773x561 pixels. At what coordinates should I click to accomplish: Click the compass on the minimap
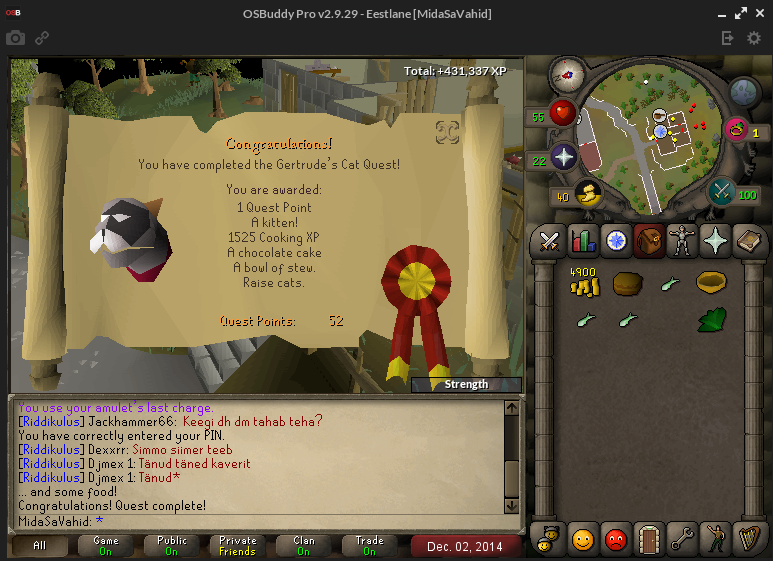tap(567, 72)
